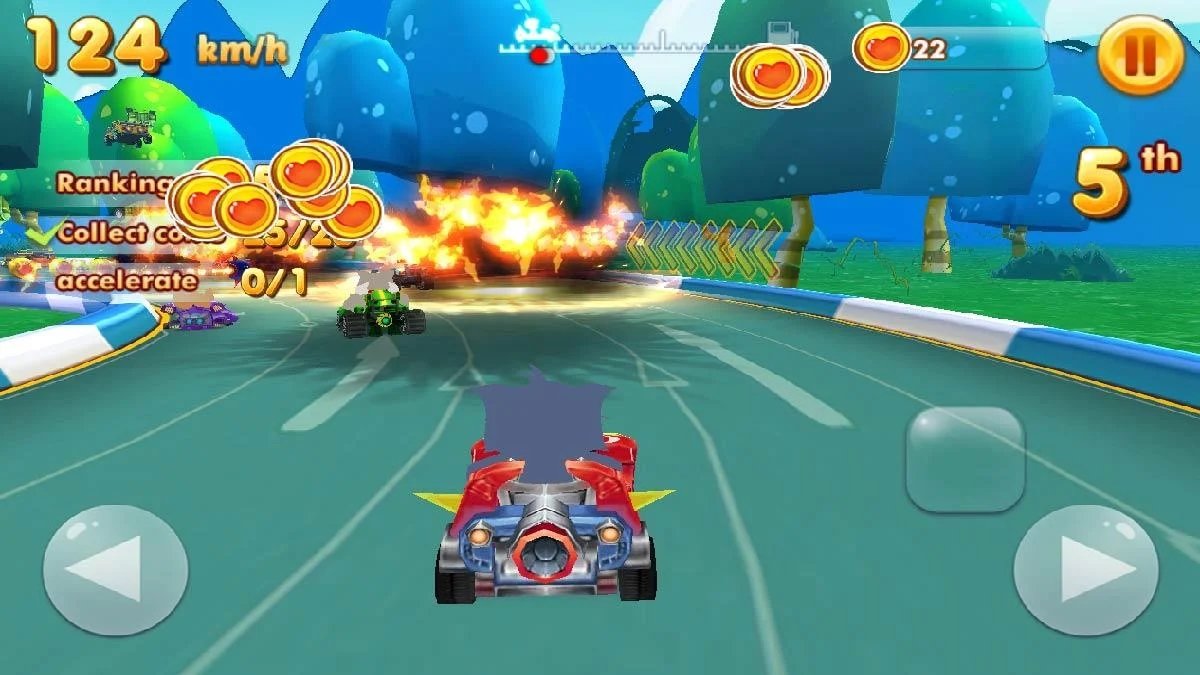
Task: Steer left with the left arrow button
Action: (x=115, y=569)
